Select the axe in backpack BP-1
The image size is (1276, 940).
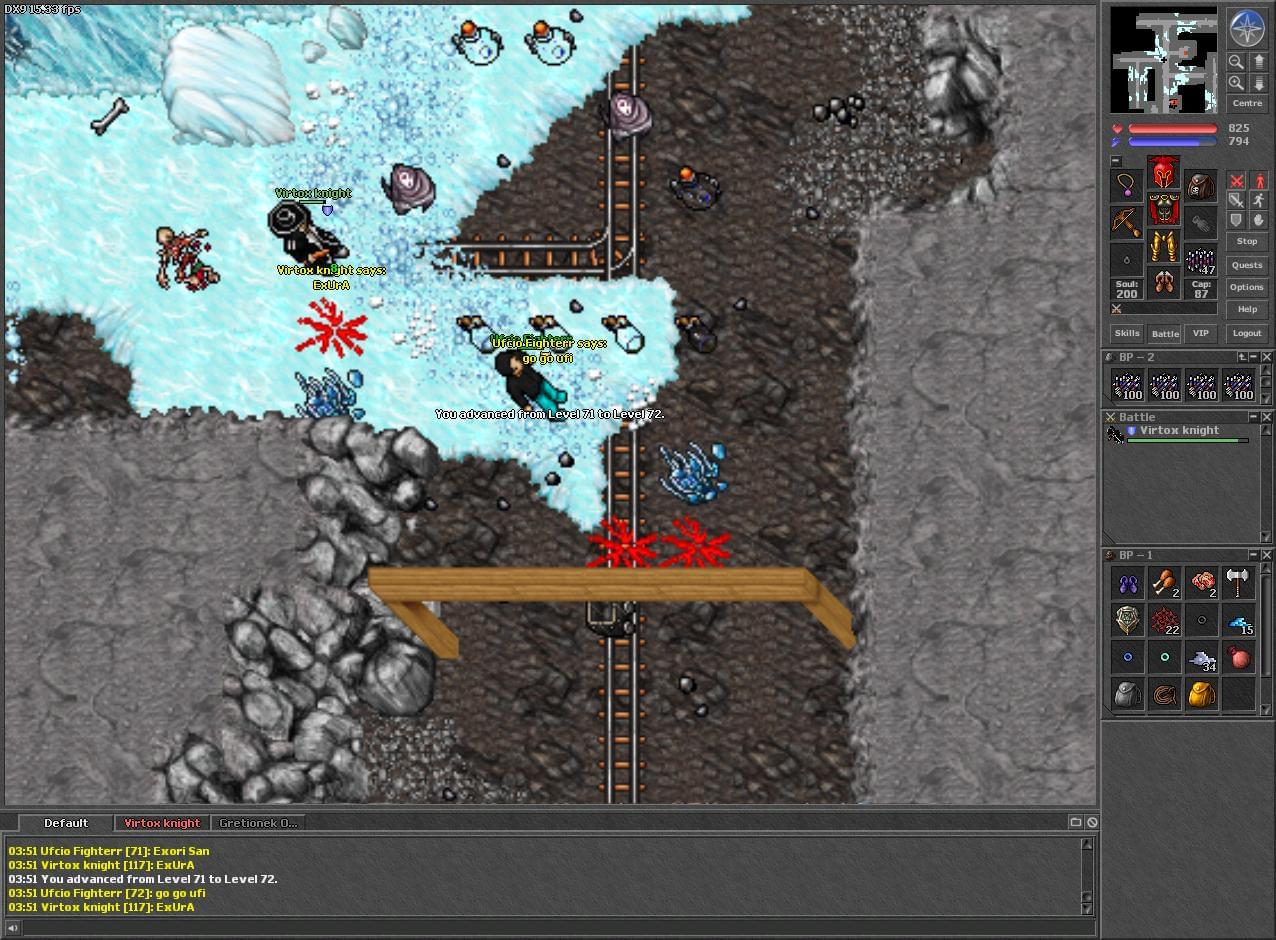coord(1238,582)
